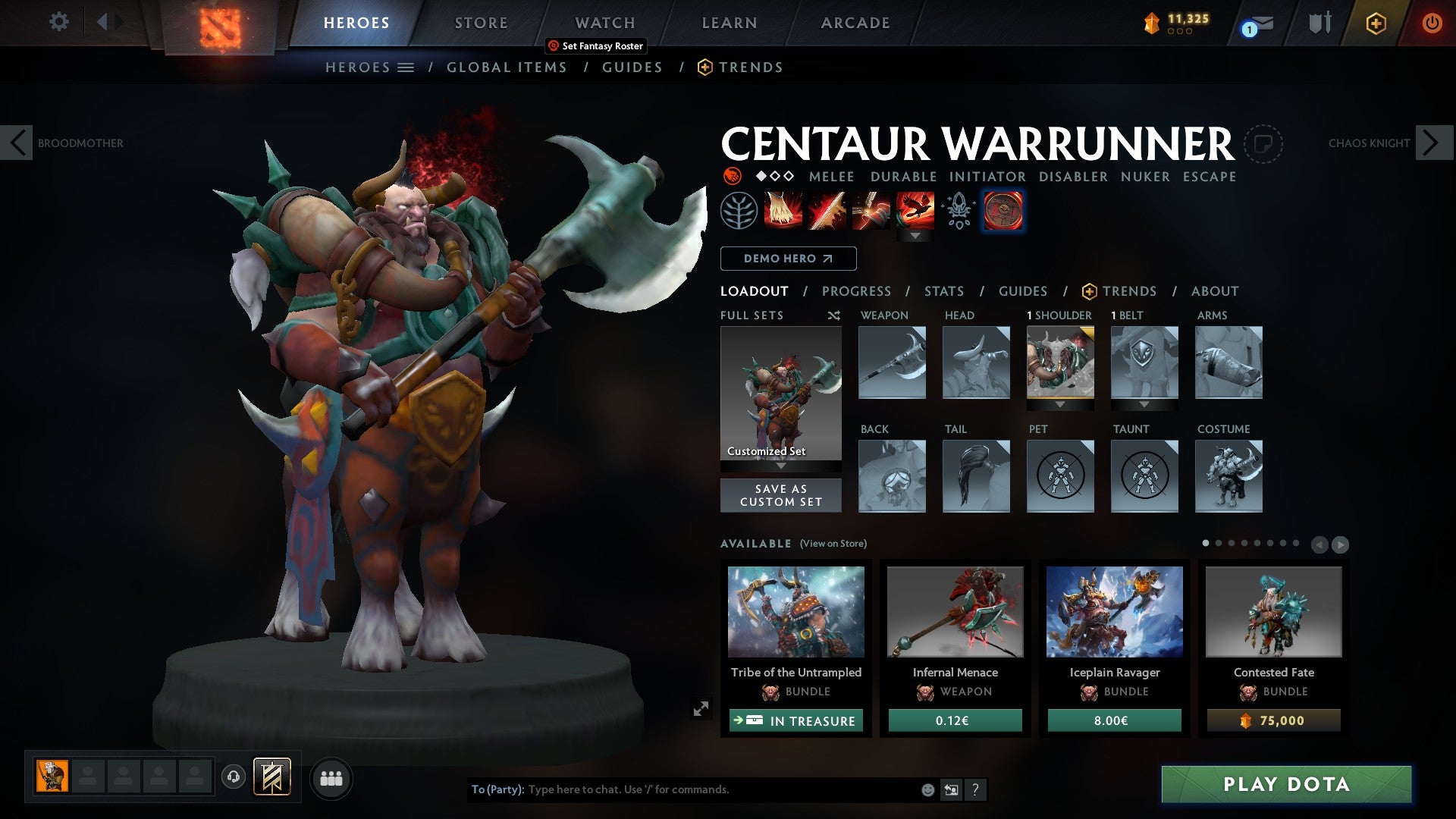Open the friends group icon above chat bar
1456x819 pixels.
tap(331, 777)
